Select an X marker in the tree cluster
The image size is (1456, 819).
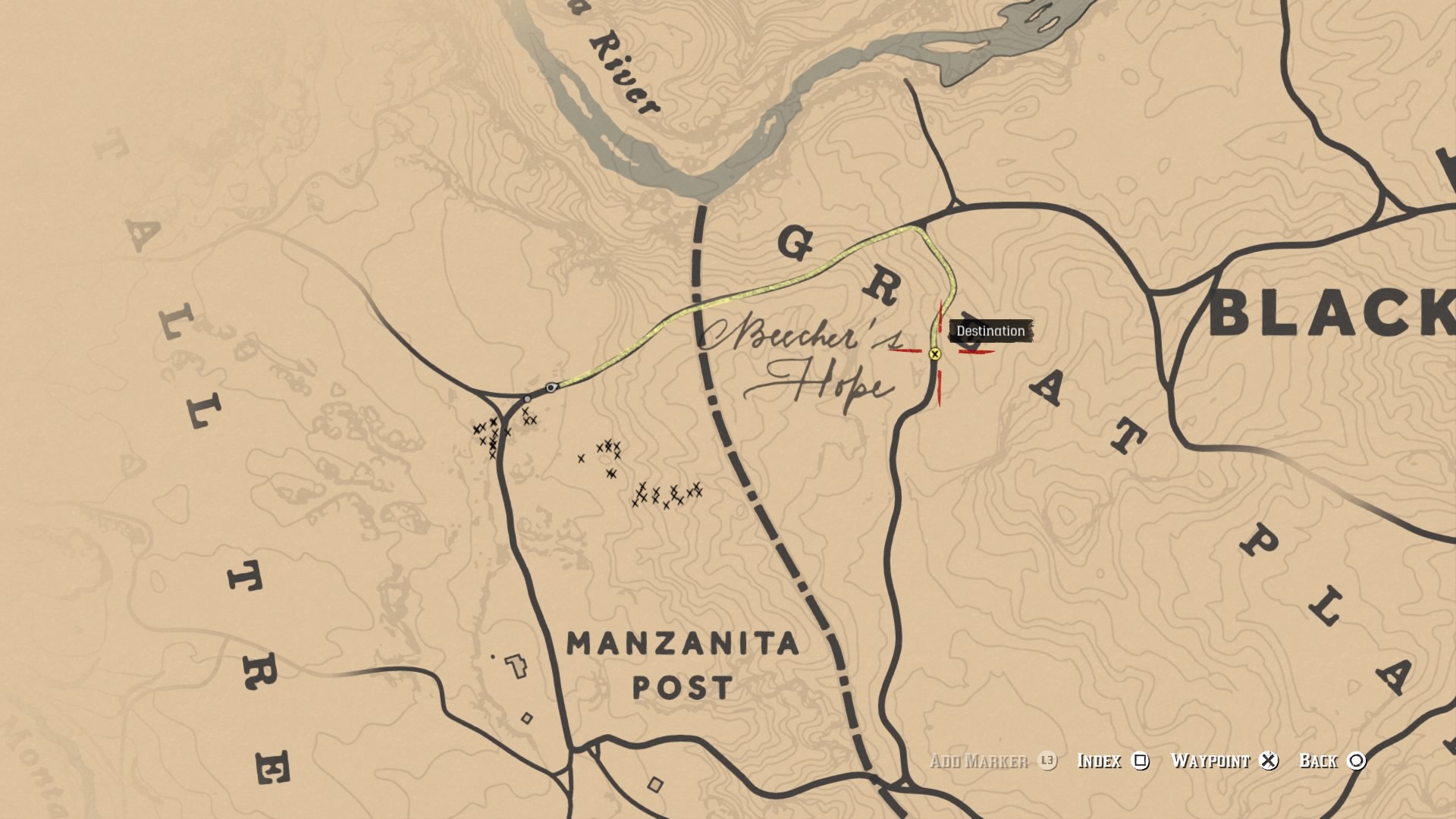(494, 422)
